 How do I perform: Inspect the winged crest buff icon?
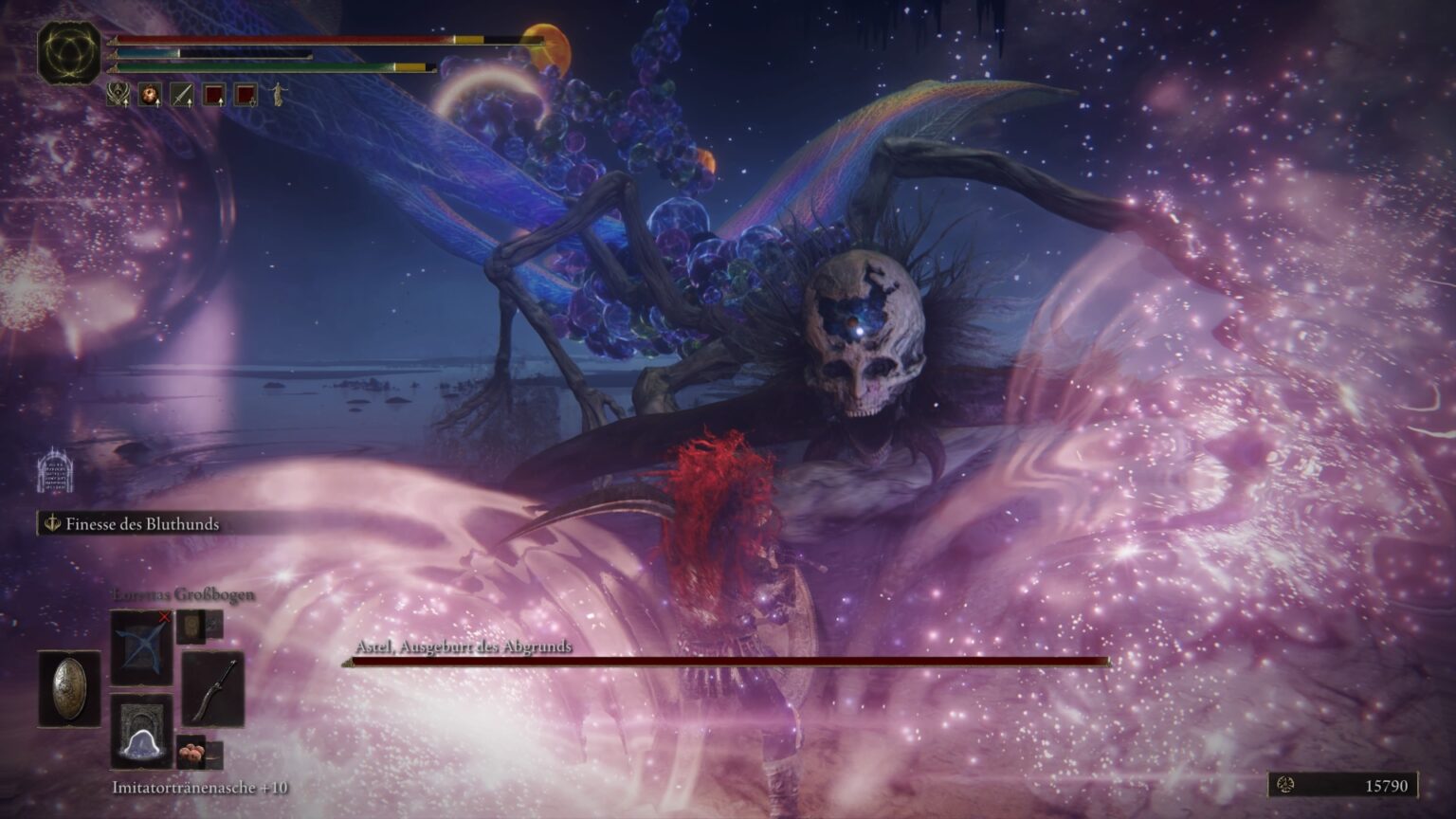tap(118, 95)
